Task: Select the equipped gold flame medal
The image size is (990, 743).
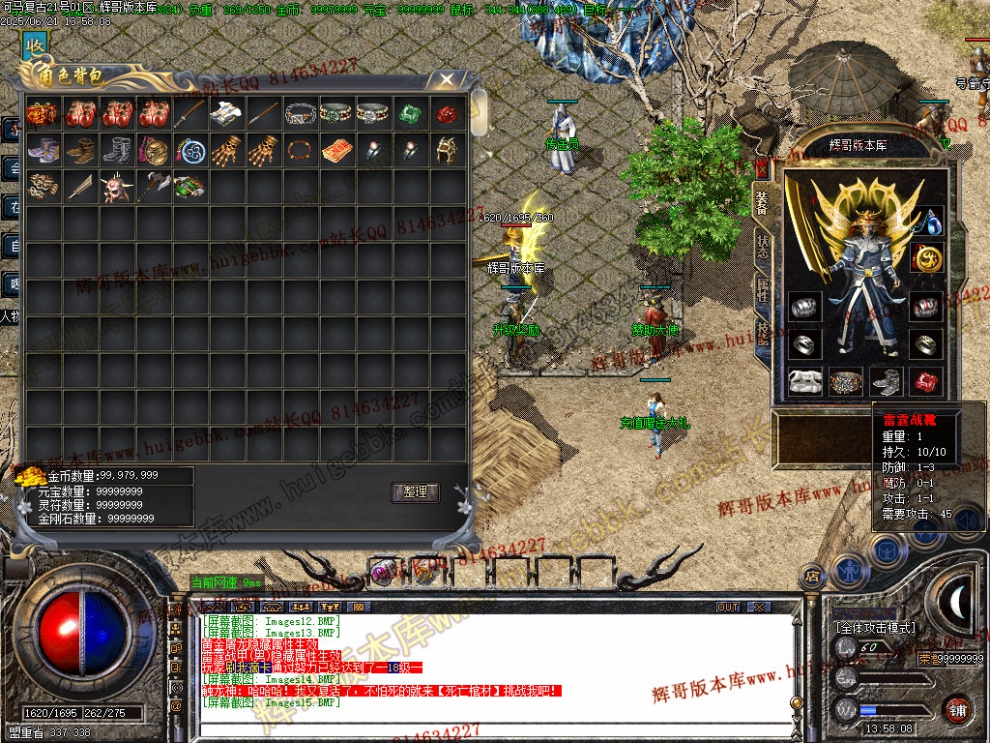Action: [927, 258]
